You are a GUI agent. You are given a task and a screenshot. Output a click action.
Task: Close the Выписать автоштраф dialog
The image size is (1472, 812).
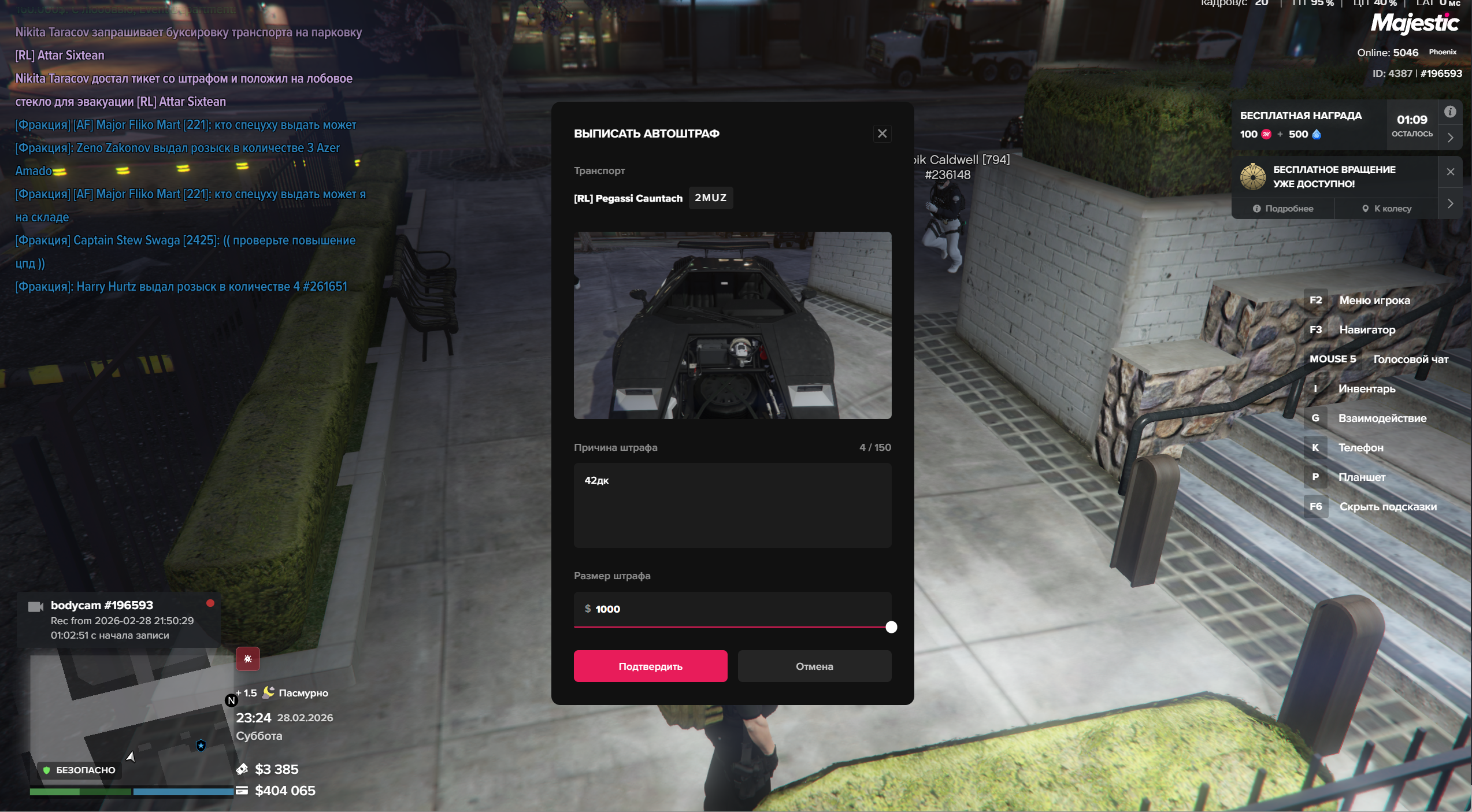click(882, 134)
